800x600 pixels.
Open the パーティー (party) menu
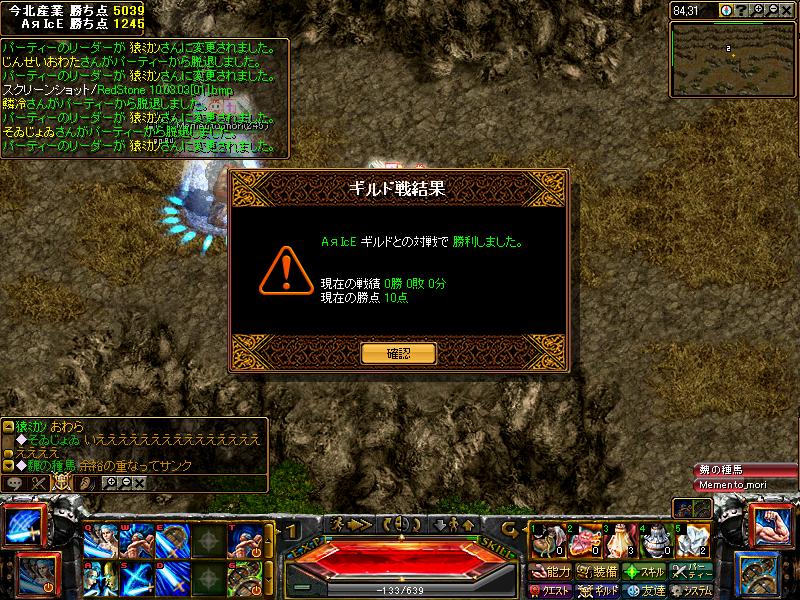(692, 572)
